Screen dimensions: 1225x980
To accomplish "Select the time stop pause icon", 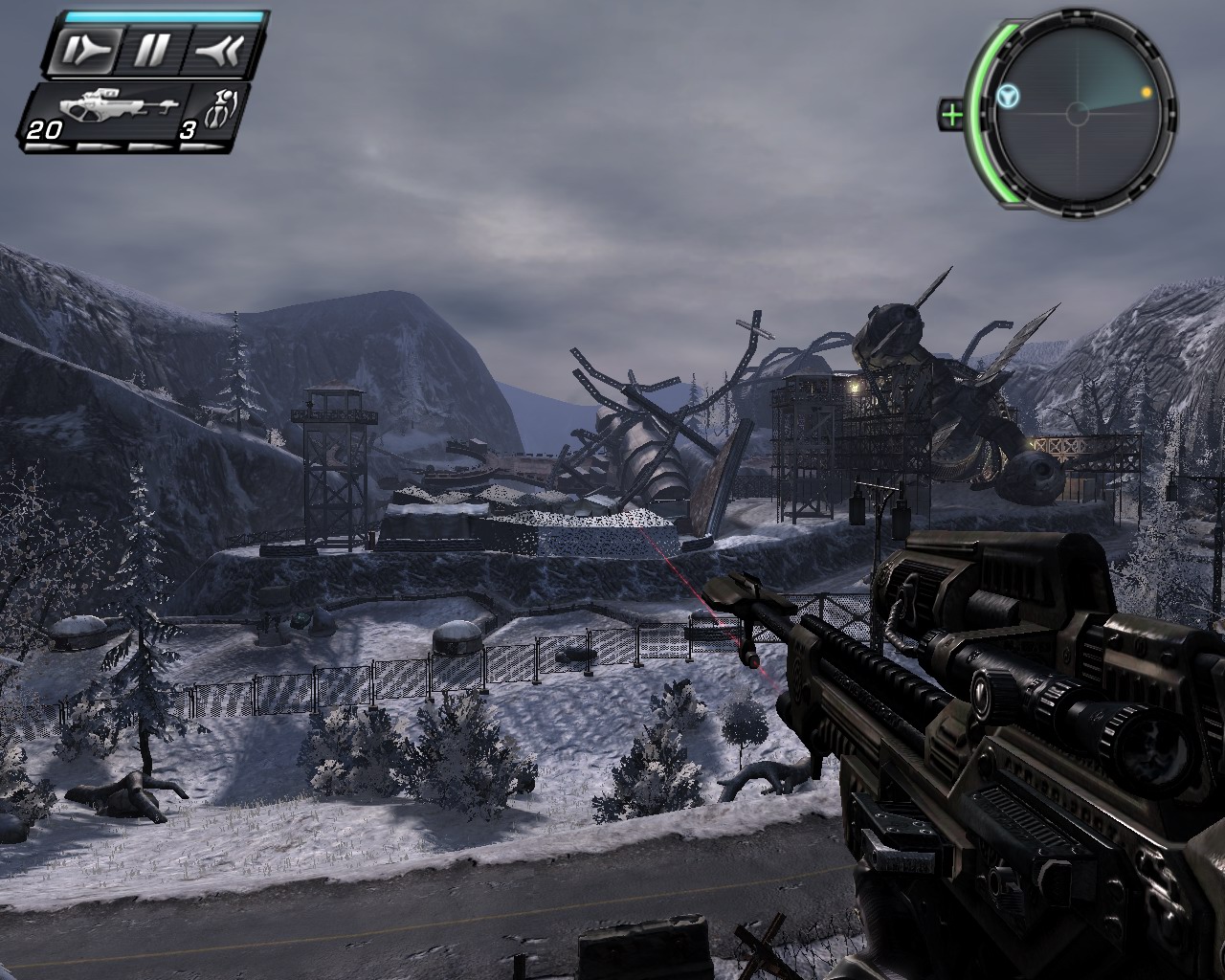I will click(151, 49).
